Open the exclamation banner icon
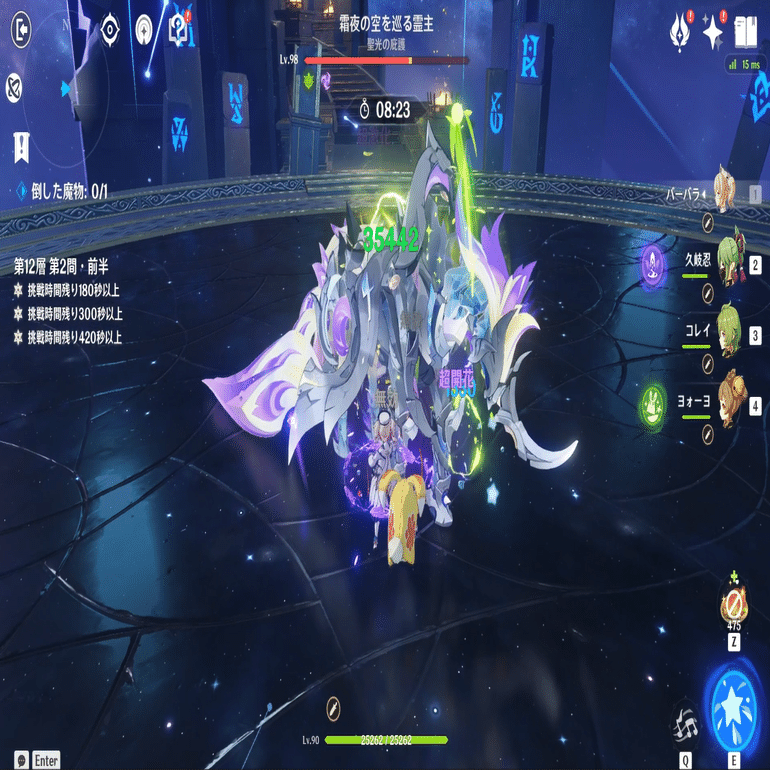This screenshot has height=770, width=770. pos(20,147)
